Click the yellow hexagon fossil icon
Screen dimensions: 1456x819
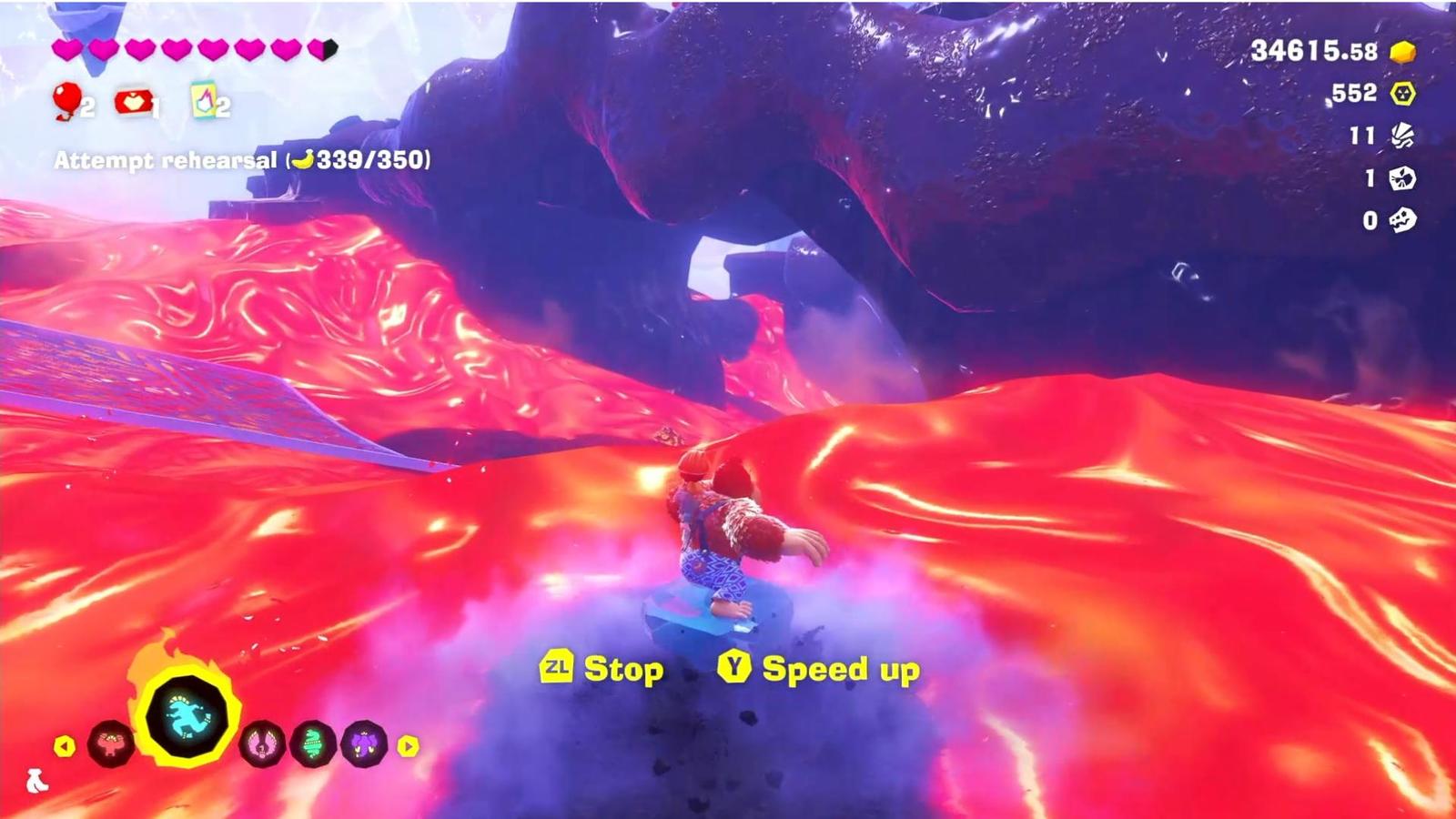pos(1401,91)
